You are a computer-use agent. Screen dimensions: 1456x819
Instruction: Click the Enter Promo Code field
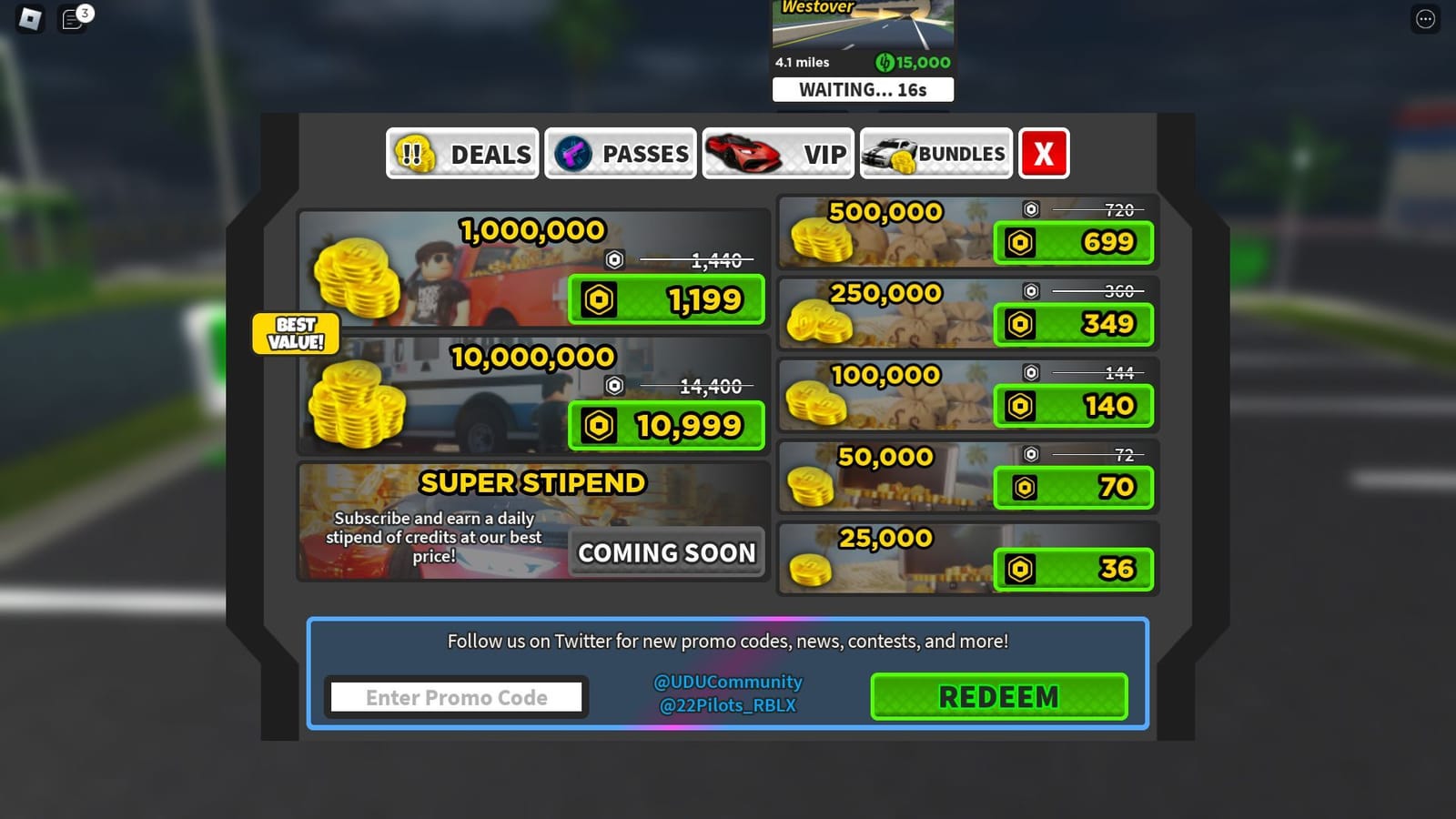pos(456,696)
